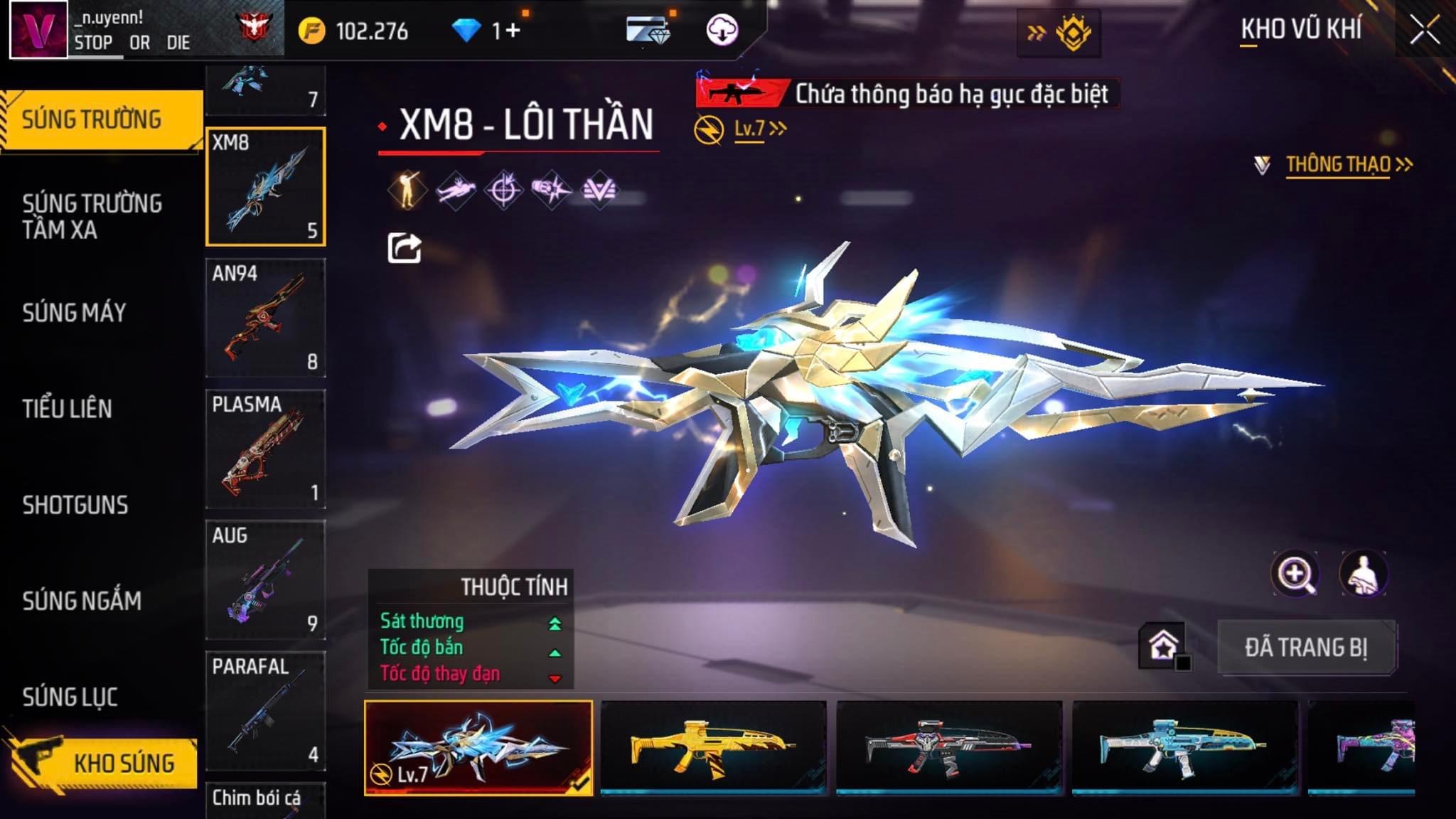
Task: Close the weapon armory screen
Action: (1425, 31)
